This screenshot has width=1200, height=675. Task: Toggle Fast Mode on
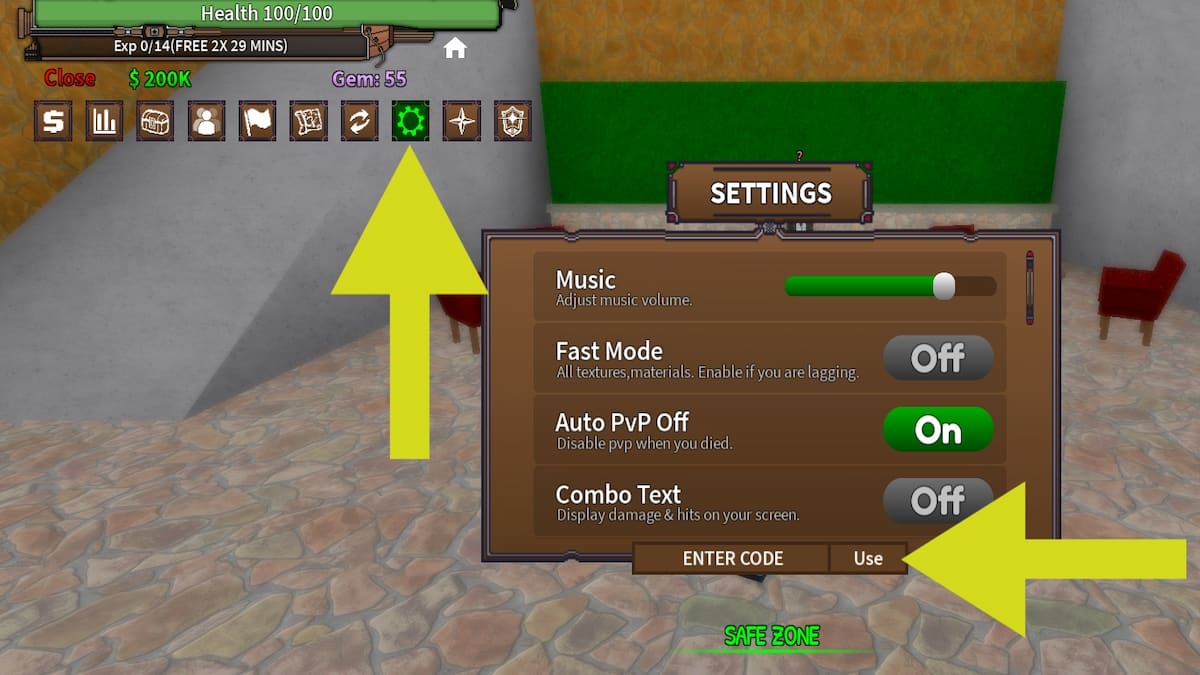pos(937,358)
